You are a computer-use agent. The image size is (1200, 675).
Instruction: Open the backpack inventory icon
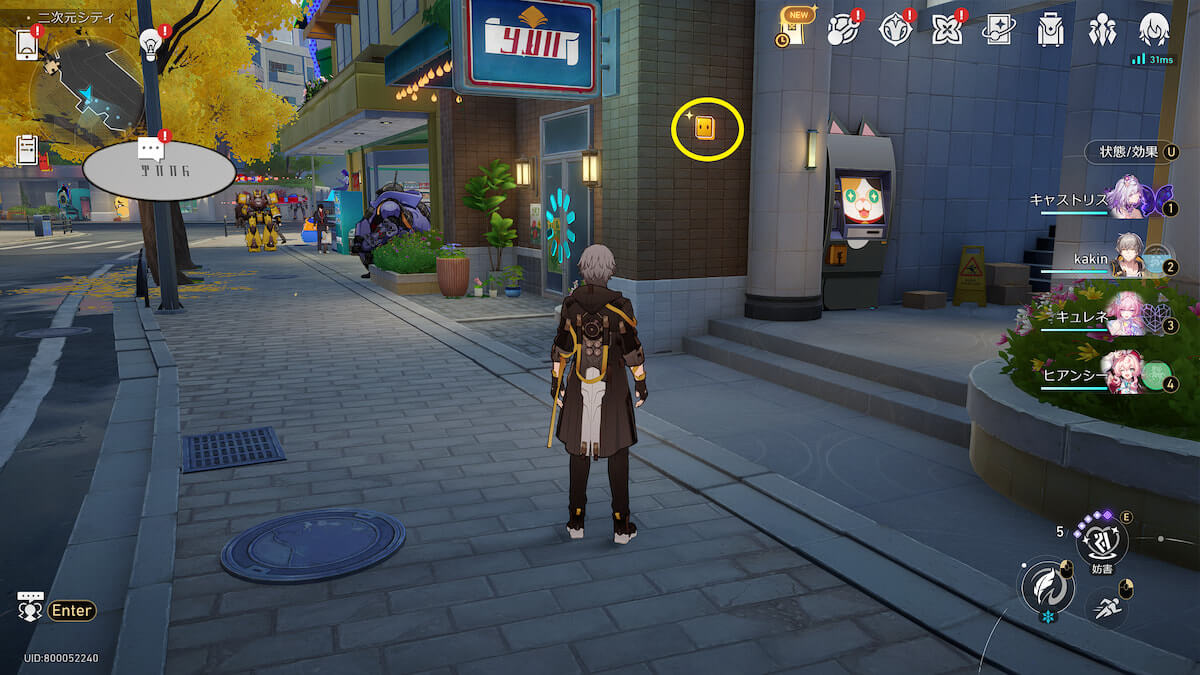(x=1050, y=30)
